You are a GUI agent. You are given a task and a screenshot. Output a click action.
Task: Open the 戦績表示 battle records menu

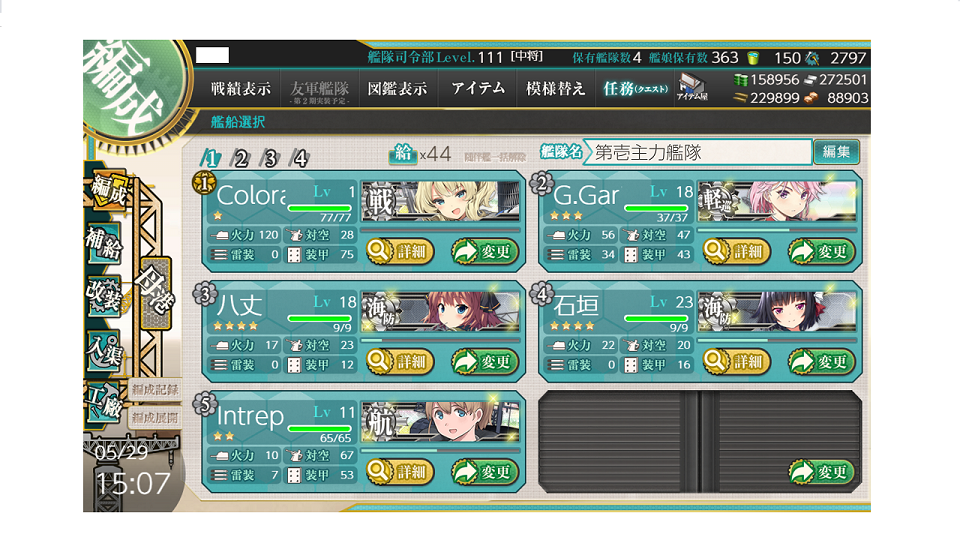240,88
